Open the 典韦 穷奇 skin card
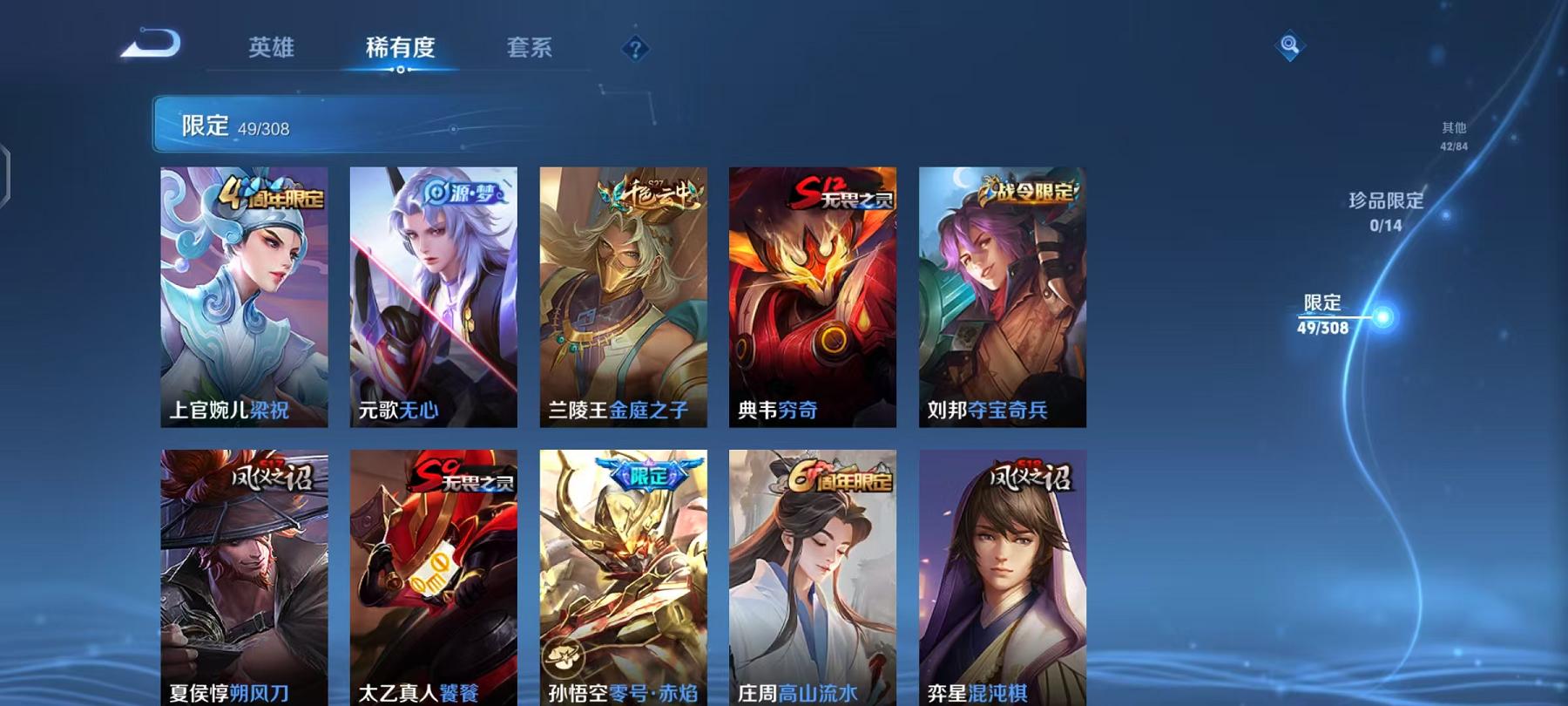 (x=812, y=296)
